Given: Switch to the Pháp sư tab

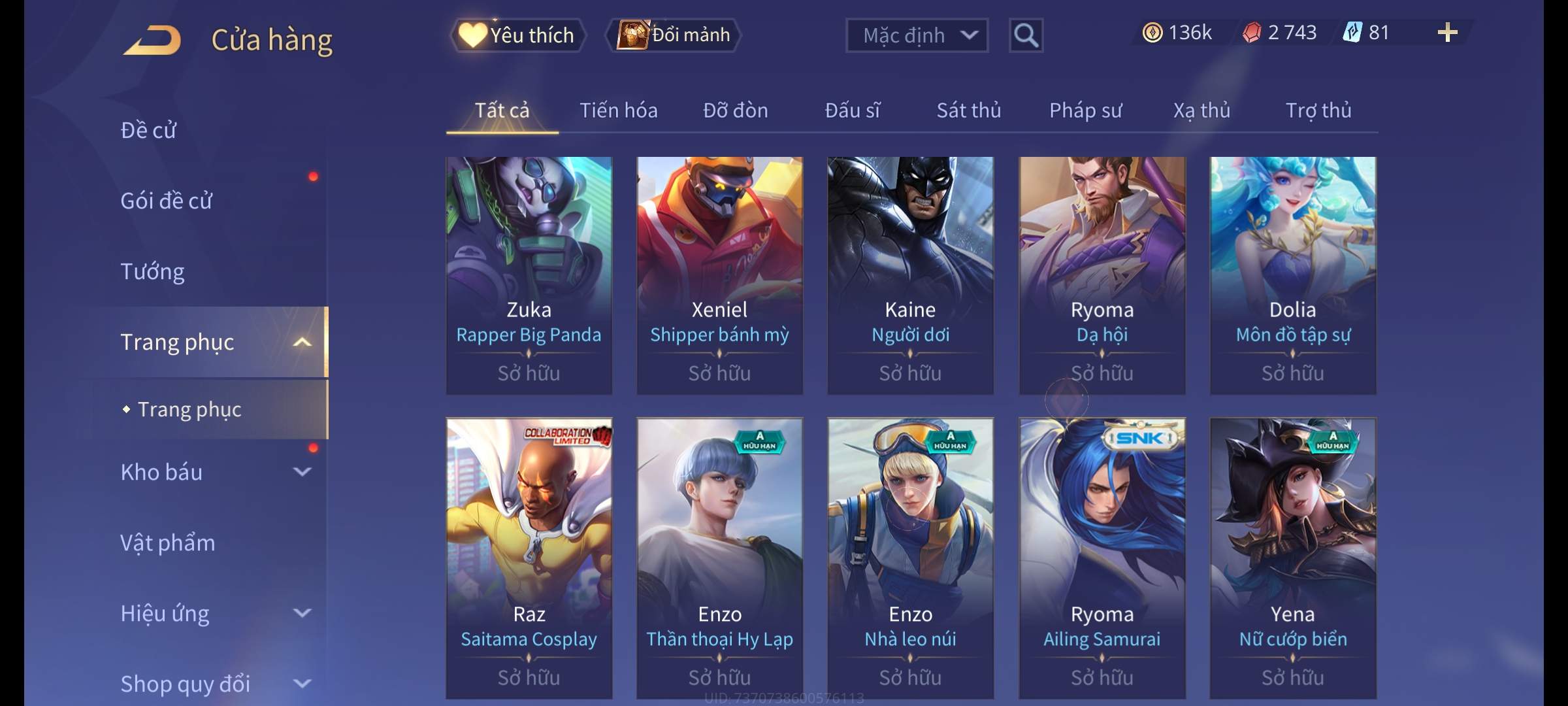Looking at the screenshot, I should pos(1085,110).
